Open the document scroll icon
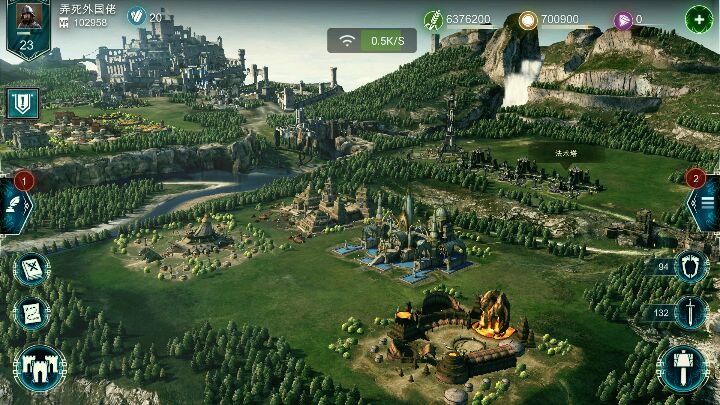 [x=30, y=313]
